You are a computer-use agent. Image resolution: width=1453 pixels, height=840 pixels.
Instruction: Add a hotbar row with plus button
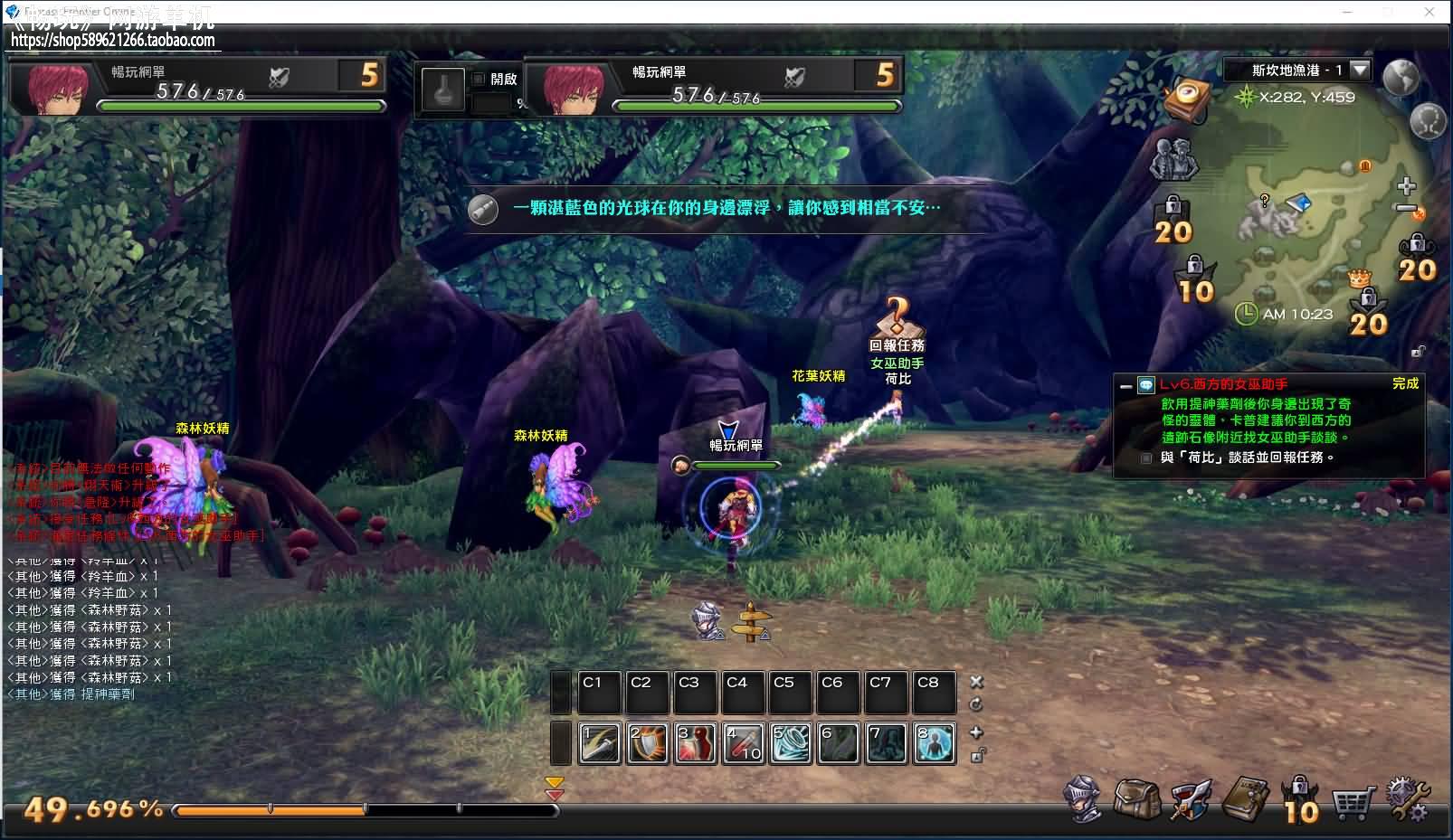[976, 732]
